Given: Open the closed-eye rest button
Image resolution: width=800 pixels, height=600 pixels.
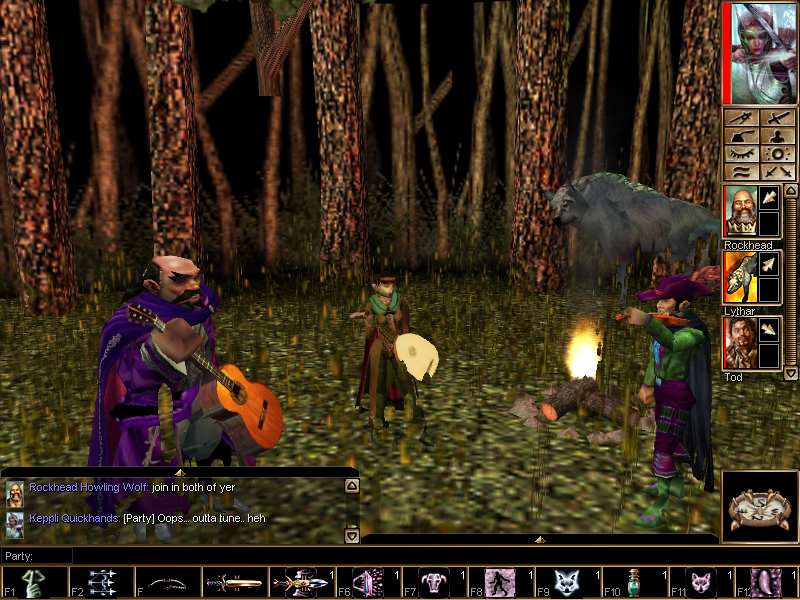Looking at the screenshot, I should [741, 154].
